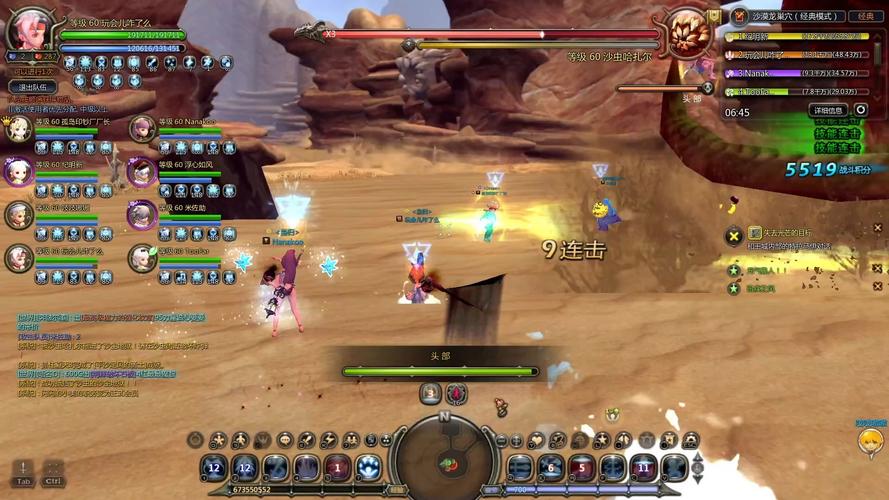Viewport: 889px width, 500px height.
Task: Use the white lotus flower skill
Action: 369,466
